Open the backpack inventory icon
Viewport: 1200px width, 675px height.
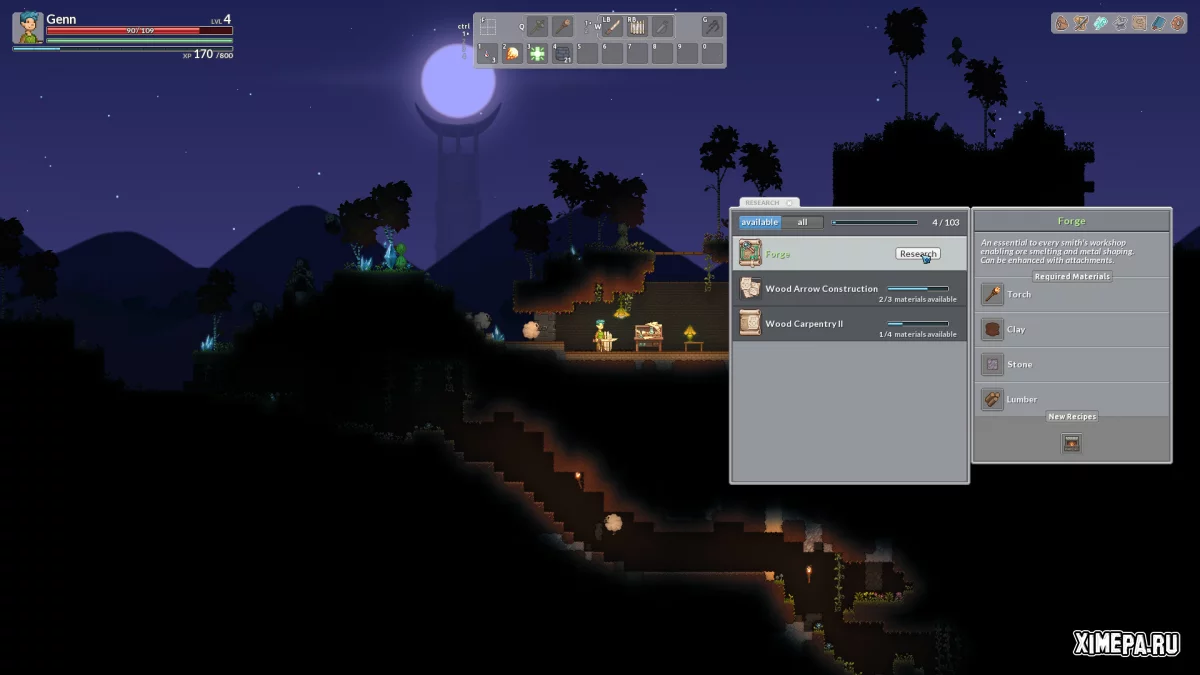tap(1062, 23)
